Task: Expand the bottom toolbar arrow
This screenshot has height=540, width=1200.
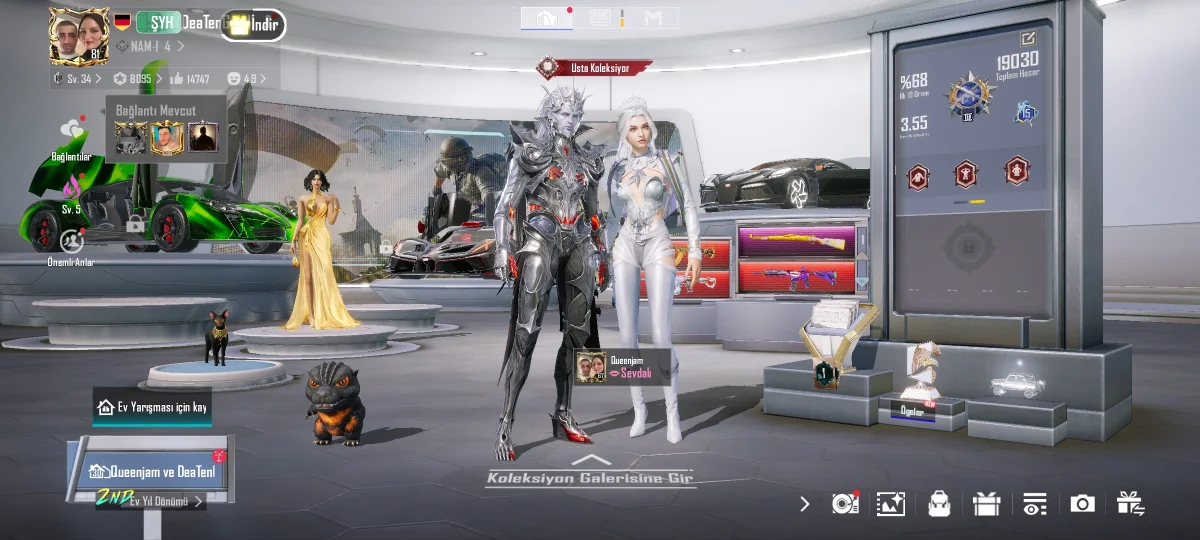Action: (805, 504)
